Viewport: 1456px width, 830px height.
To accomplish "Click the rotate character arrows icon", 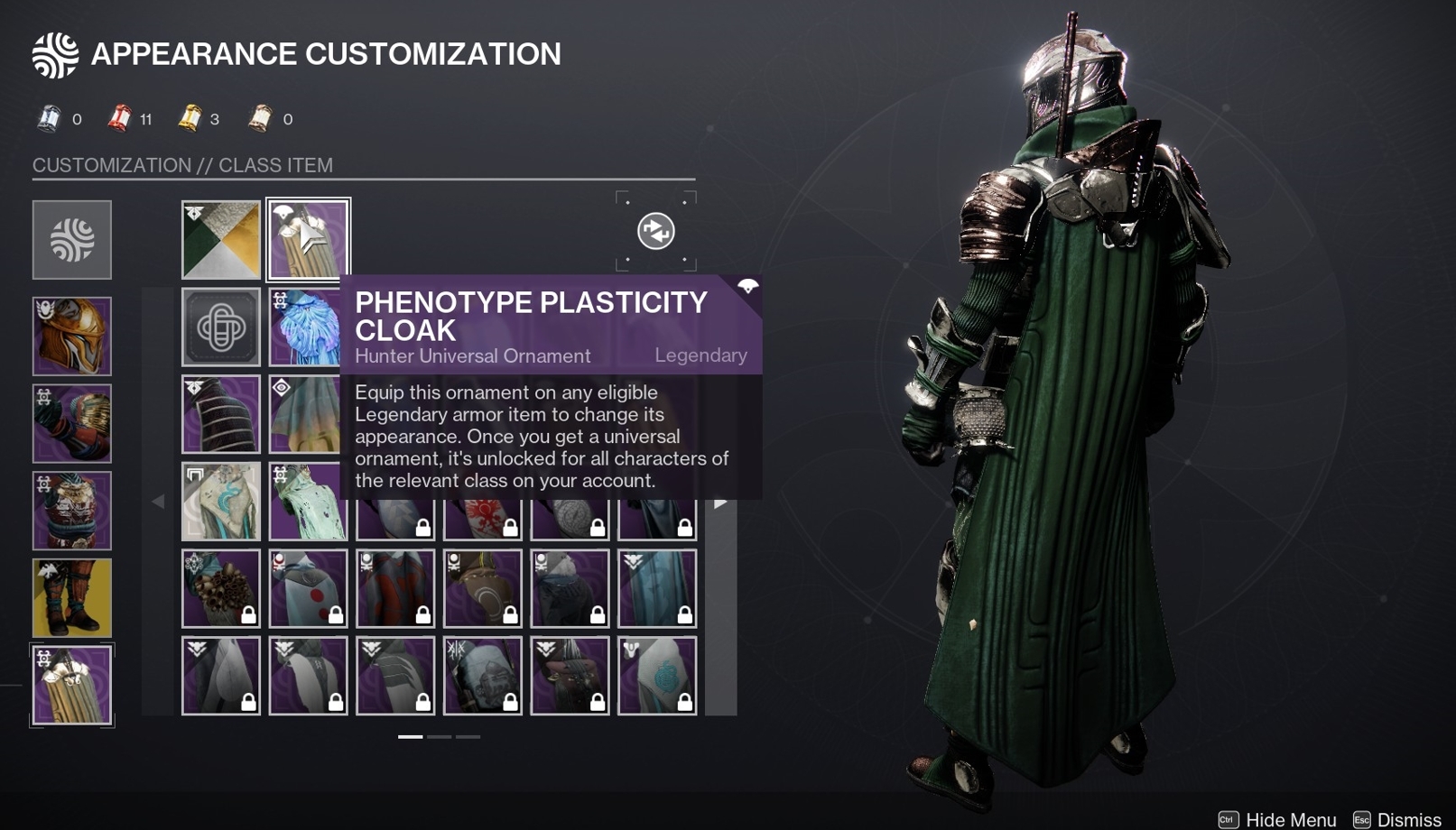I will [656, 232].
